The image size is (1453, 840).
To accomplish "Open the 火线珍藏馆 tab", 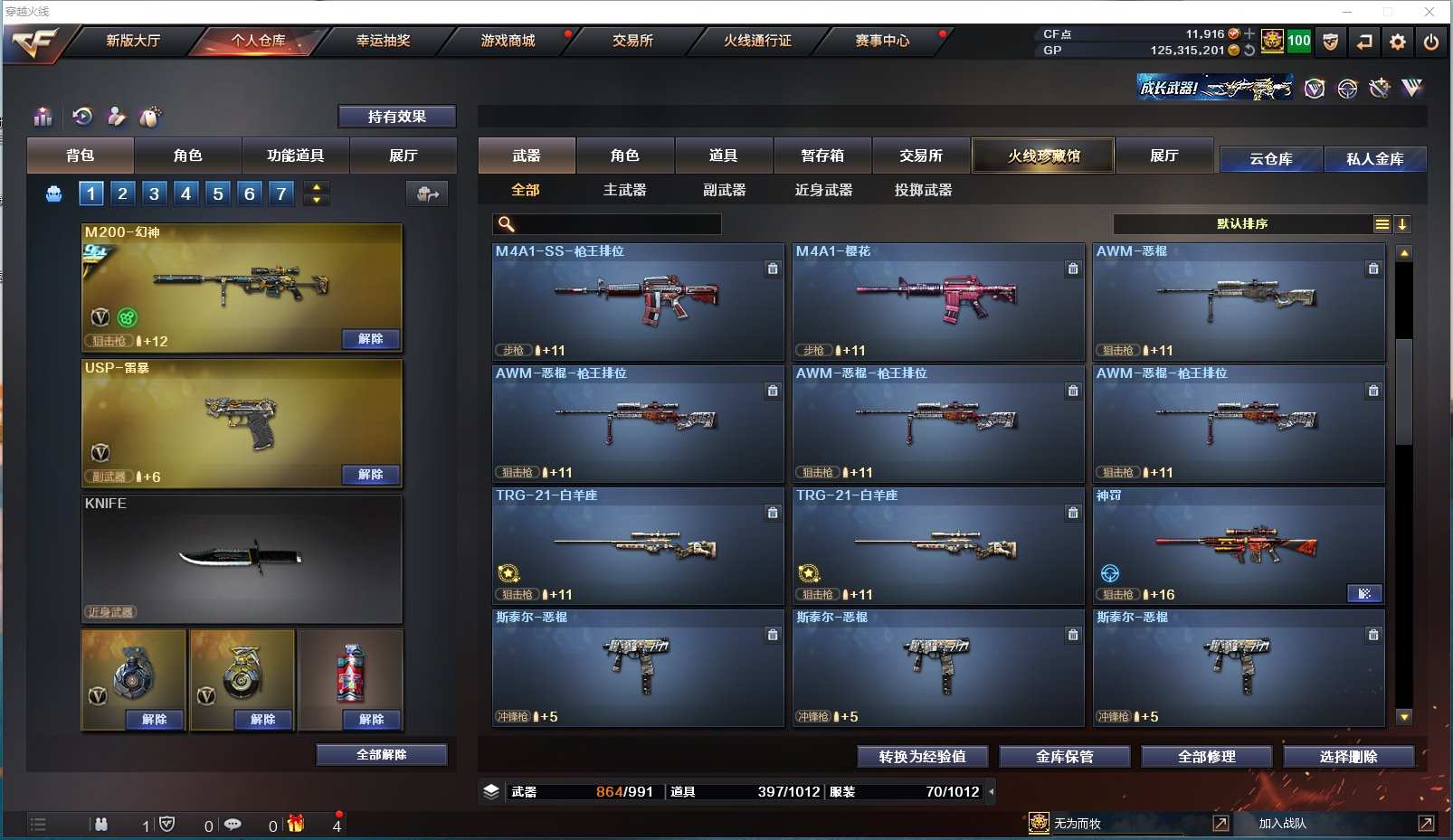I will tap(1043, 156).
